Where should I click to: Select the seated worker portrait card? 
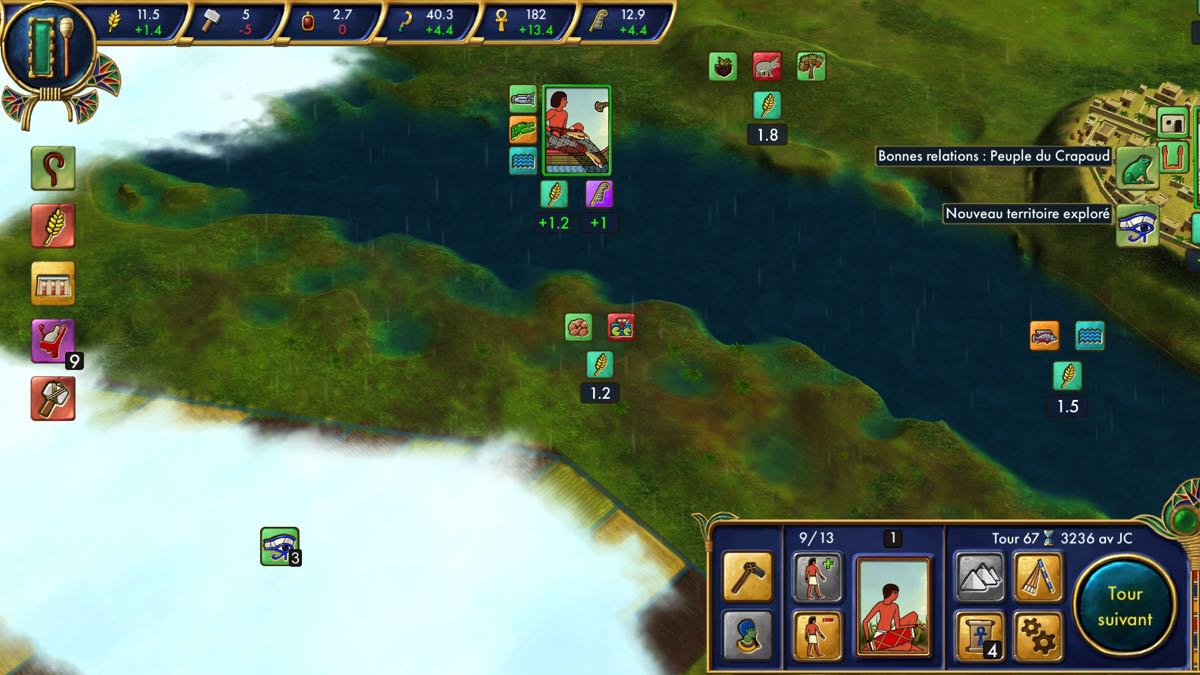(893, 607)
